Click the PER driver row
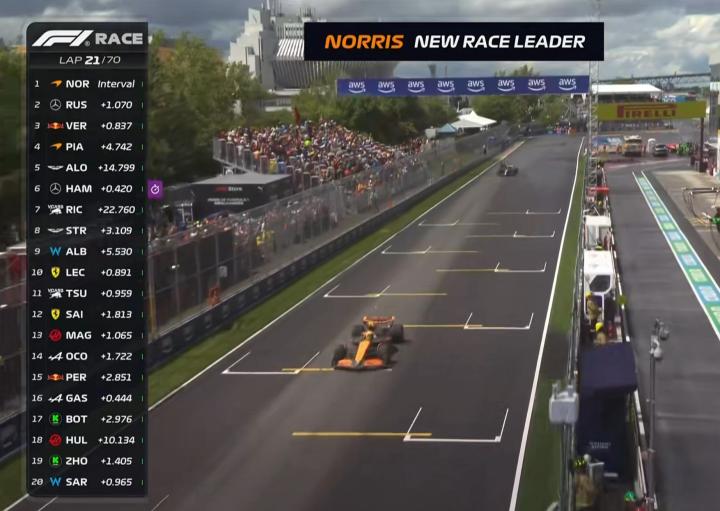The image size is (720, 511). pyautogui.click(x=87, y=377)
